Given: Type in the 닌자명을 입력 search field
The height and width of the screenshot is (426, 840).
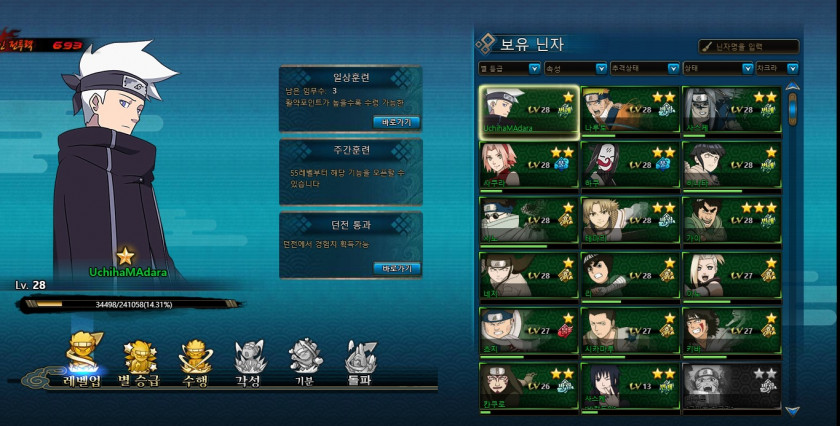Looking at the screenshot, I should pyautogui.click(x=754, y=46).
